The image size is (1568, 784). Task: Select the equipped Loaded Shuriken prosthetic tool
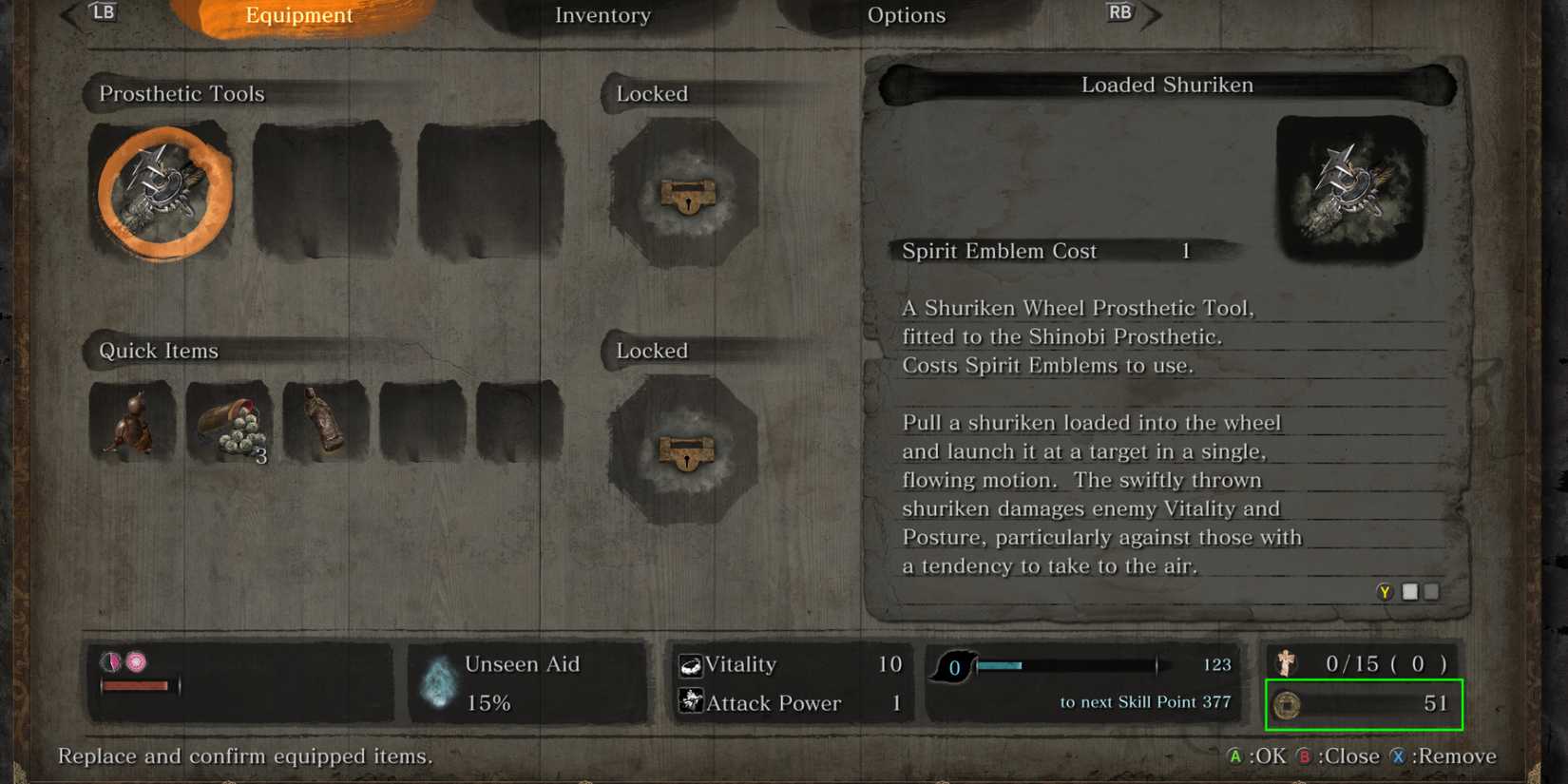(x=163, y=191)
